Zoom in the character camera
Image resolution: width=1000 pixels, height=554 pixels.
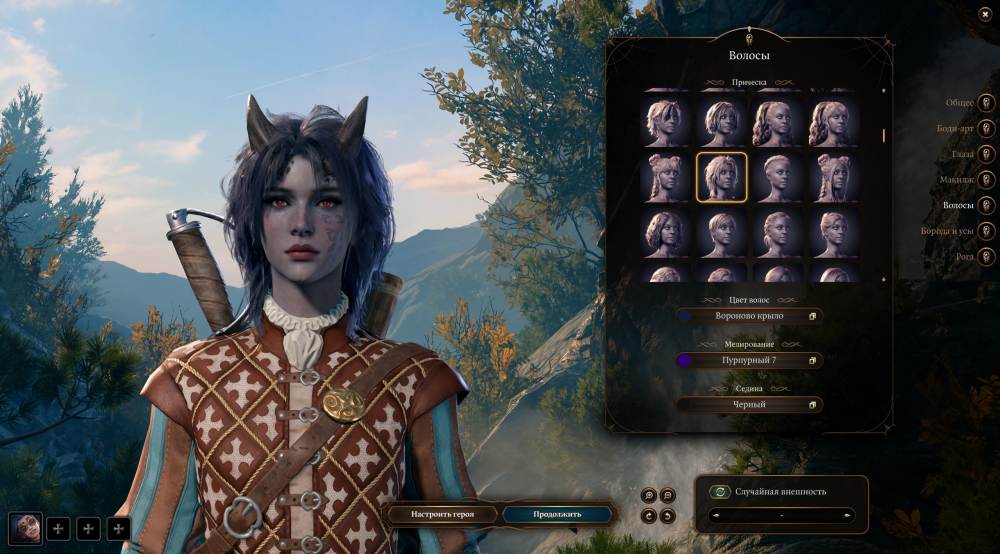tap(649, 495)
